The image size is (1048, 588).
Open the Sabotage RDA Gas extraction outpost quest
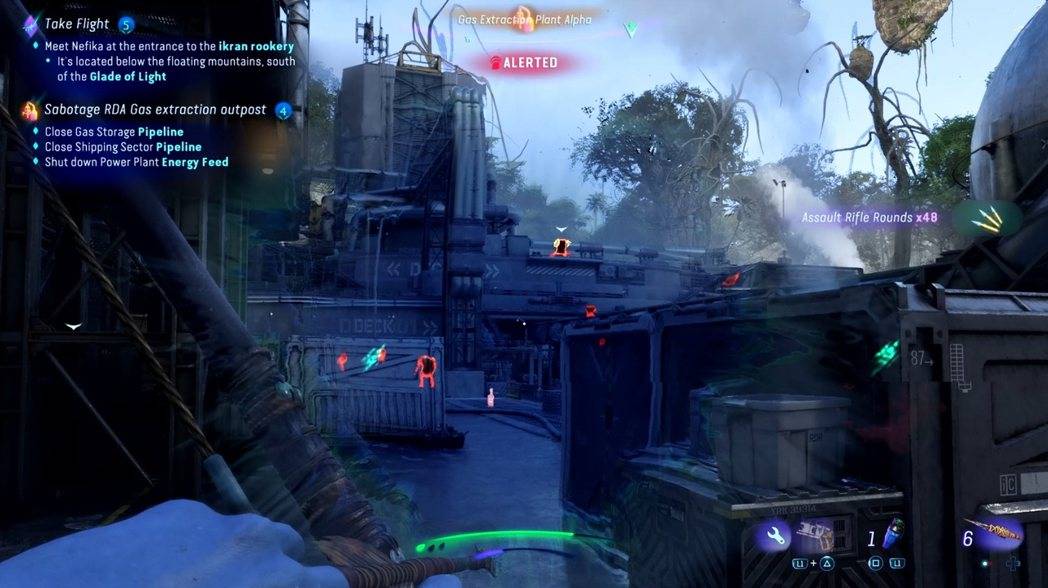155,109
